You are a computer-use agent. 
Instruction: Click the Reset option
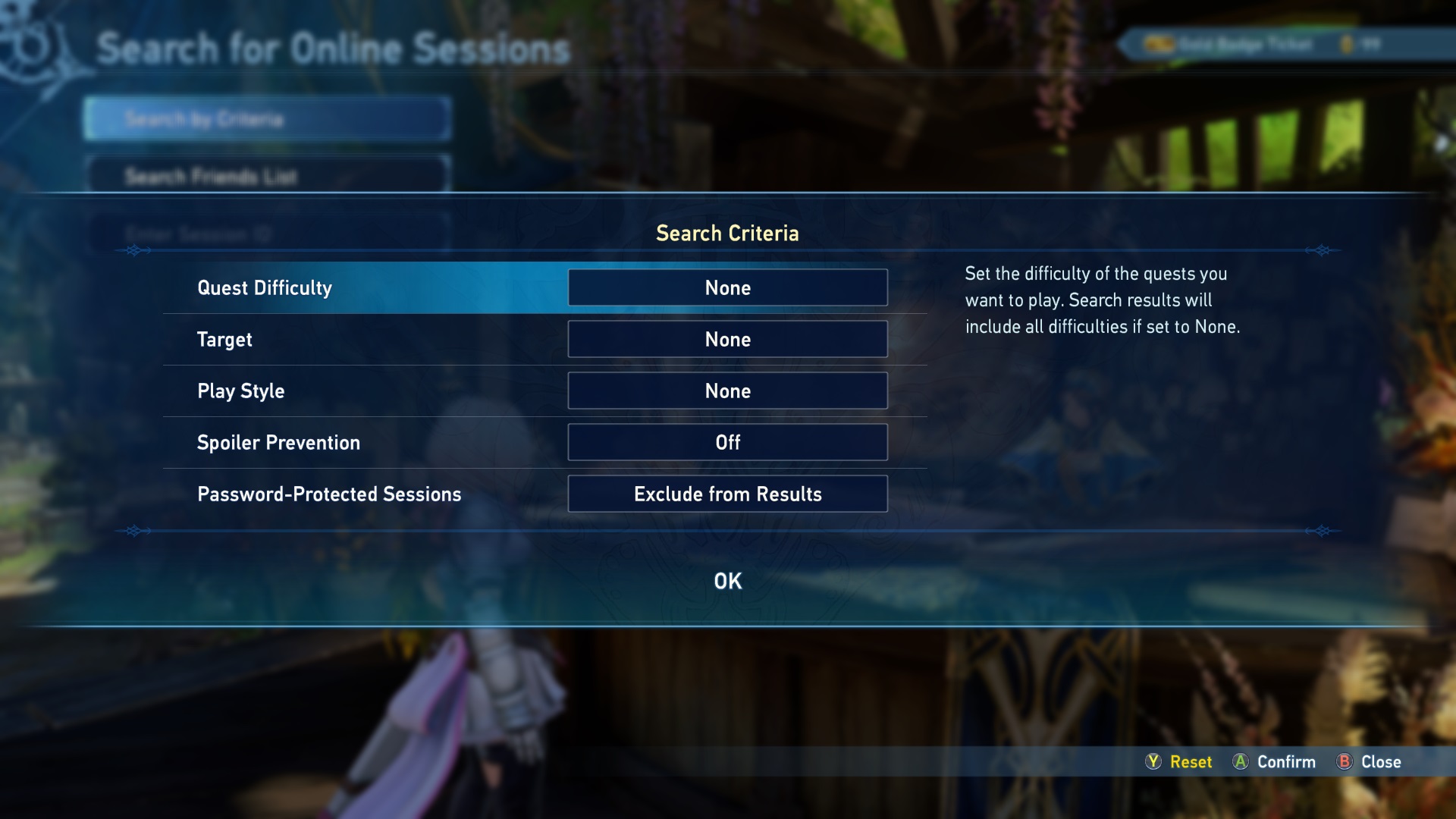coord(1179,762)
